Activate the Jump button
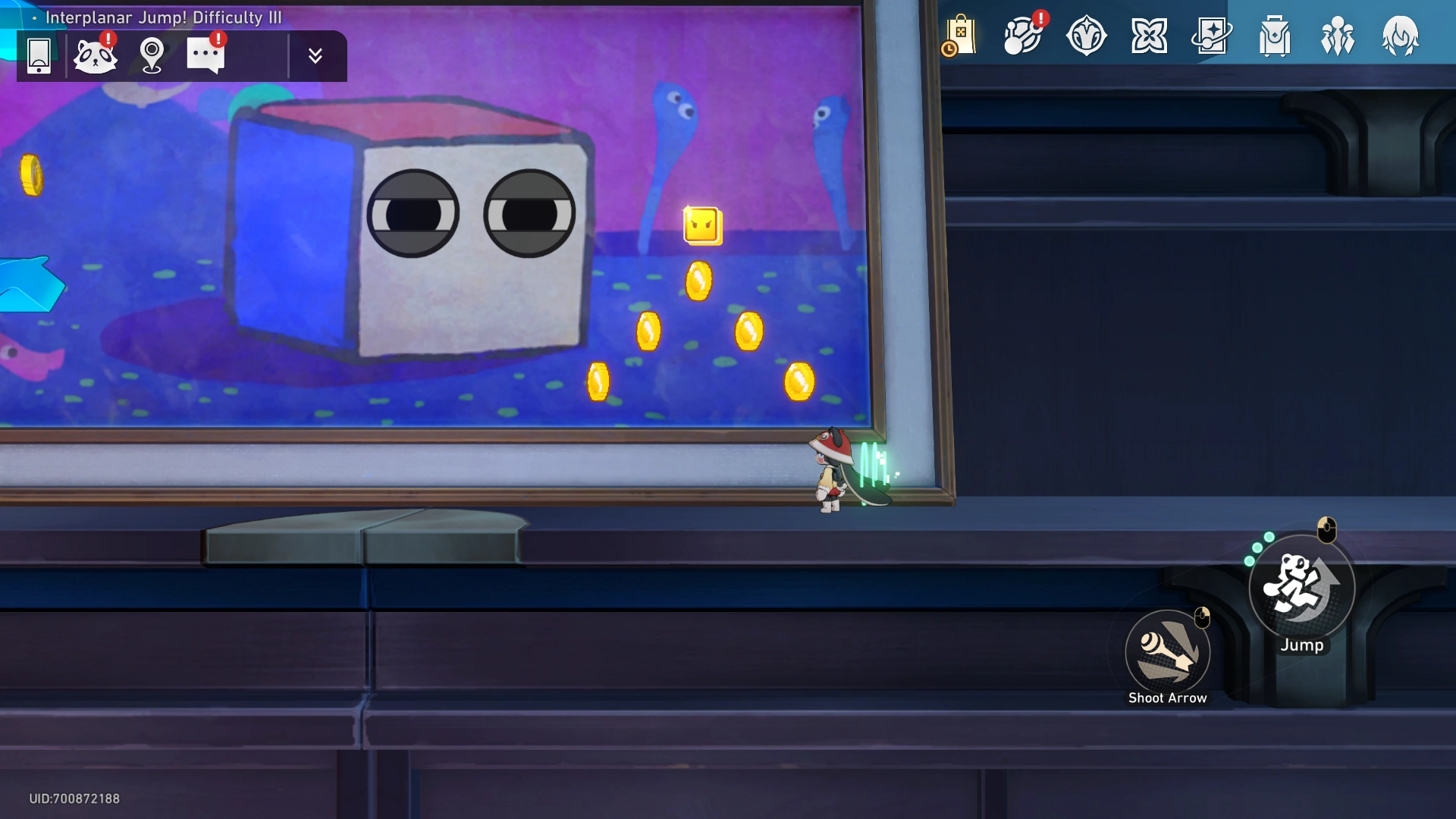The height and width of the screenshot is (819, 1456). click(x=1301, y=588)
